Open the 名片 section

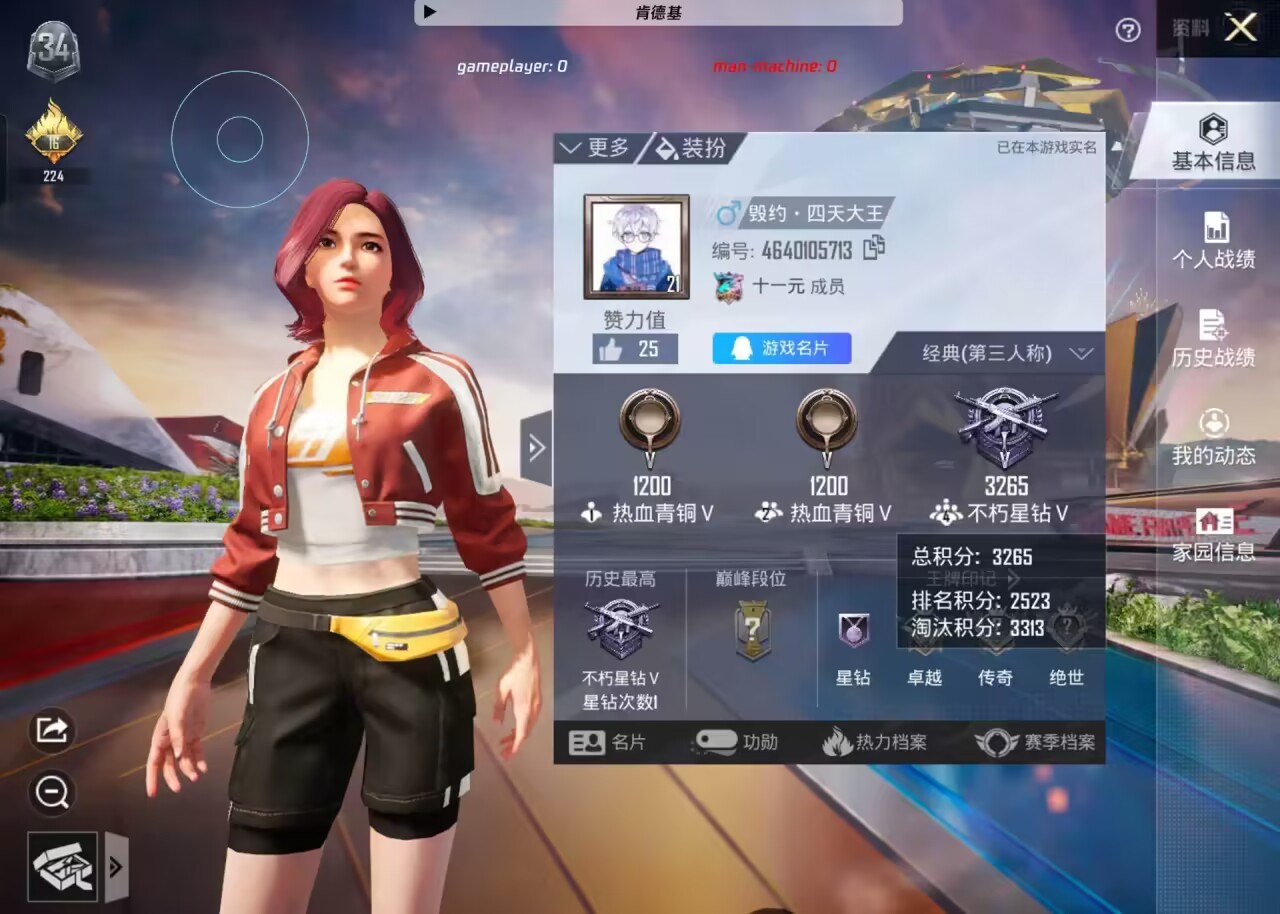pyautogui.click(x=608, y=742)
